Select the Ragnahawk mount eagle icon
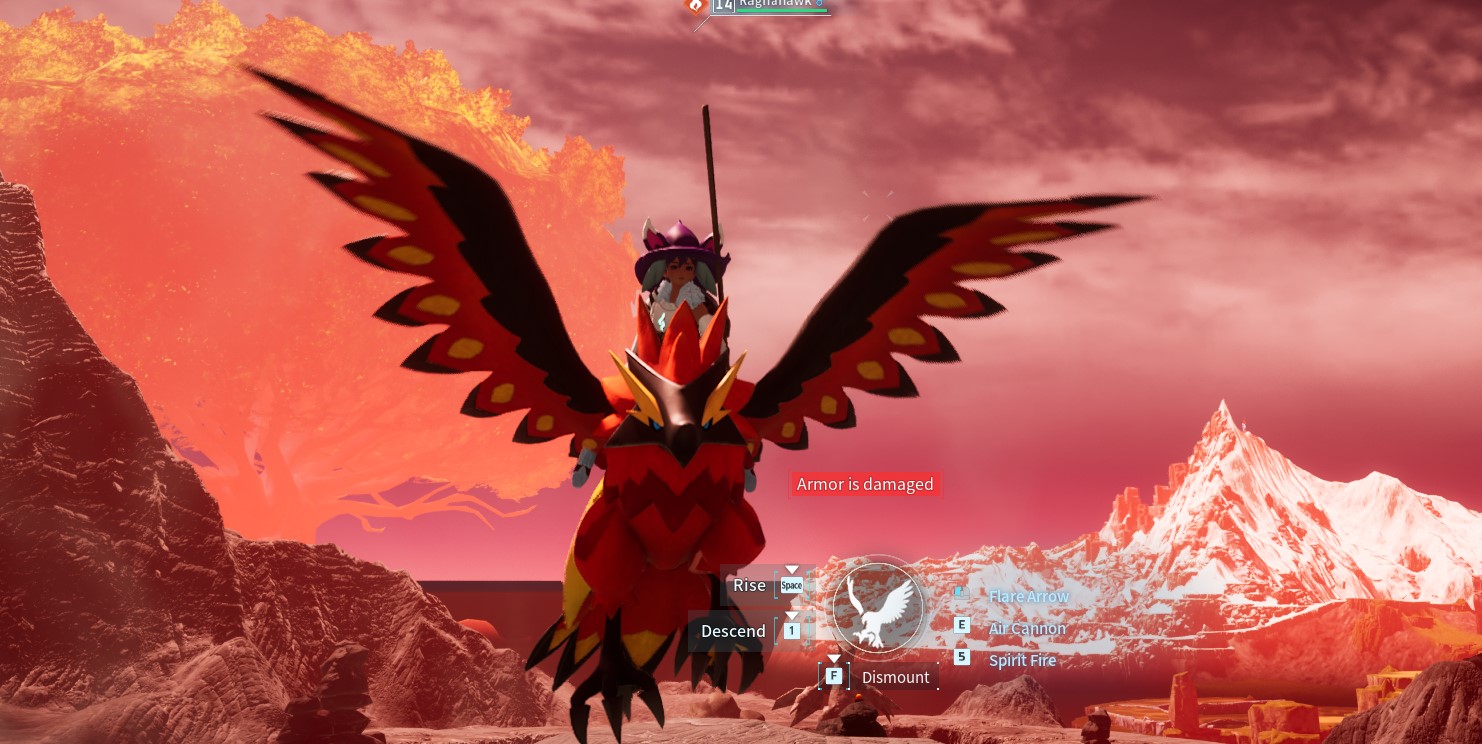1482x744 pixels. (877, 608)
